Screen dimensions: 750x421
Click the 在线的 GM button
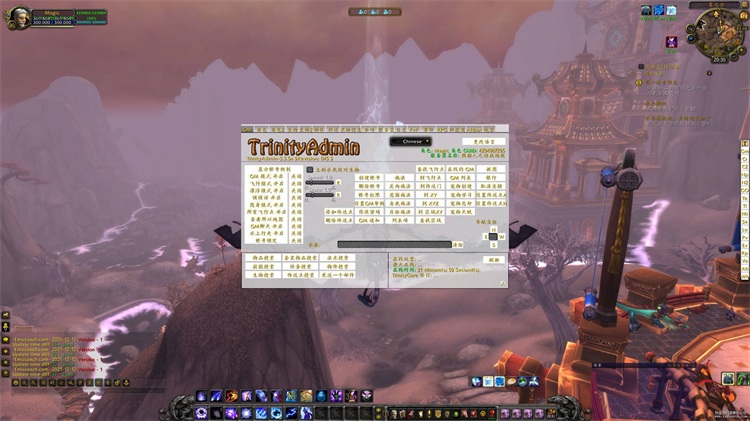pos(460,170)
